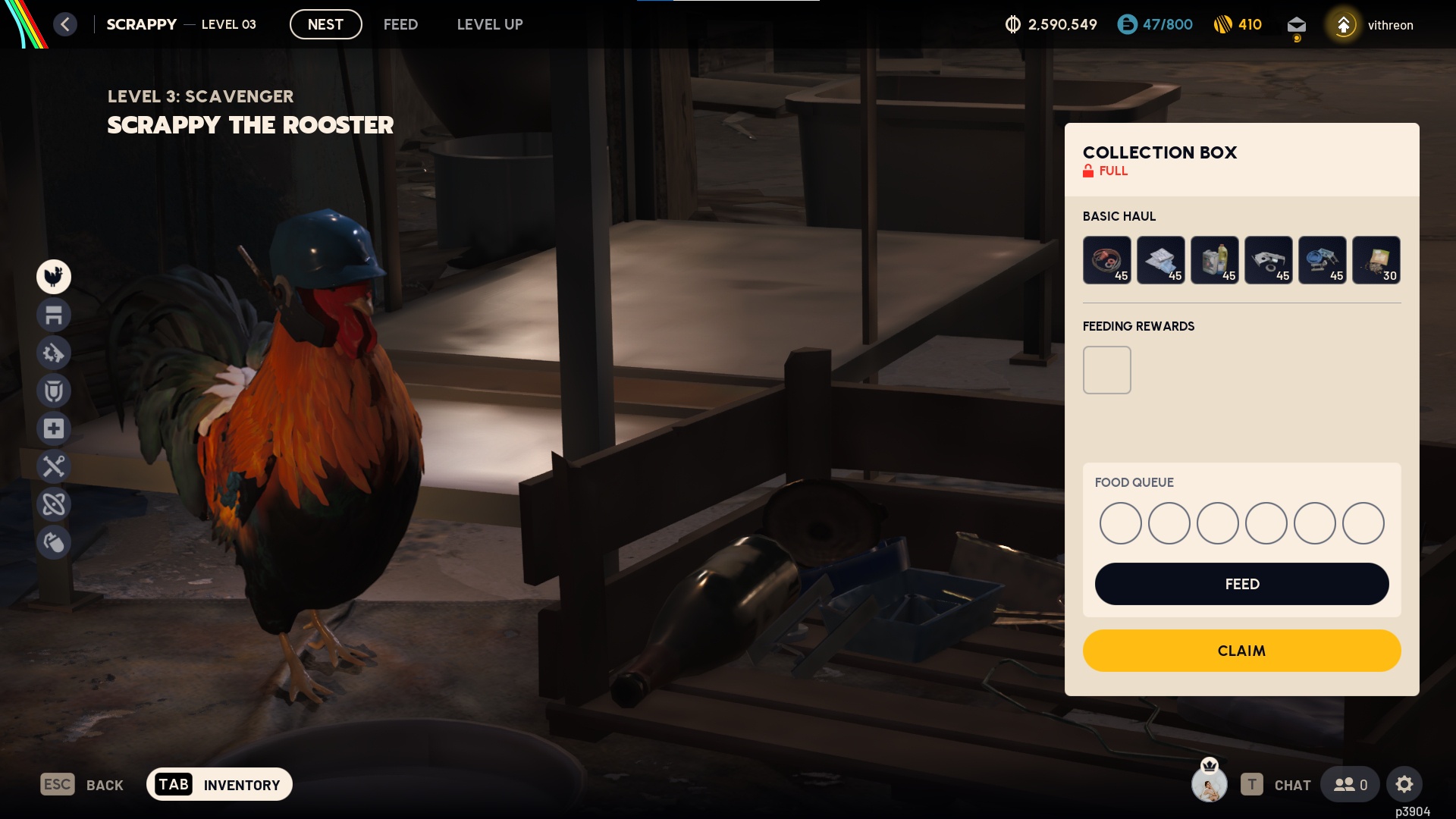Image resolution: width=1456 pixels, height=819 pixels.
Task: Open the Level Up tab
Action: coord(490,24)
